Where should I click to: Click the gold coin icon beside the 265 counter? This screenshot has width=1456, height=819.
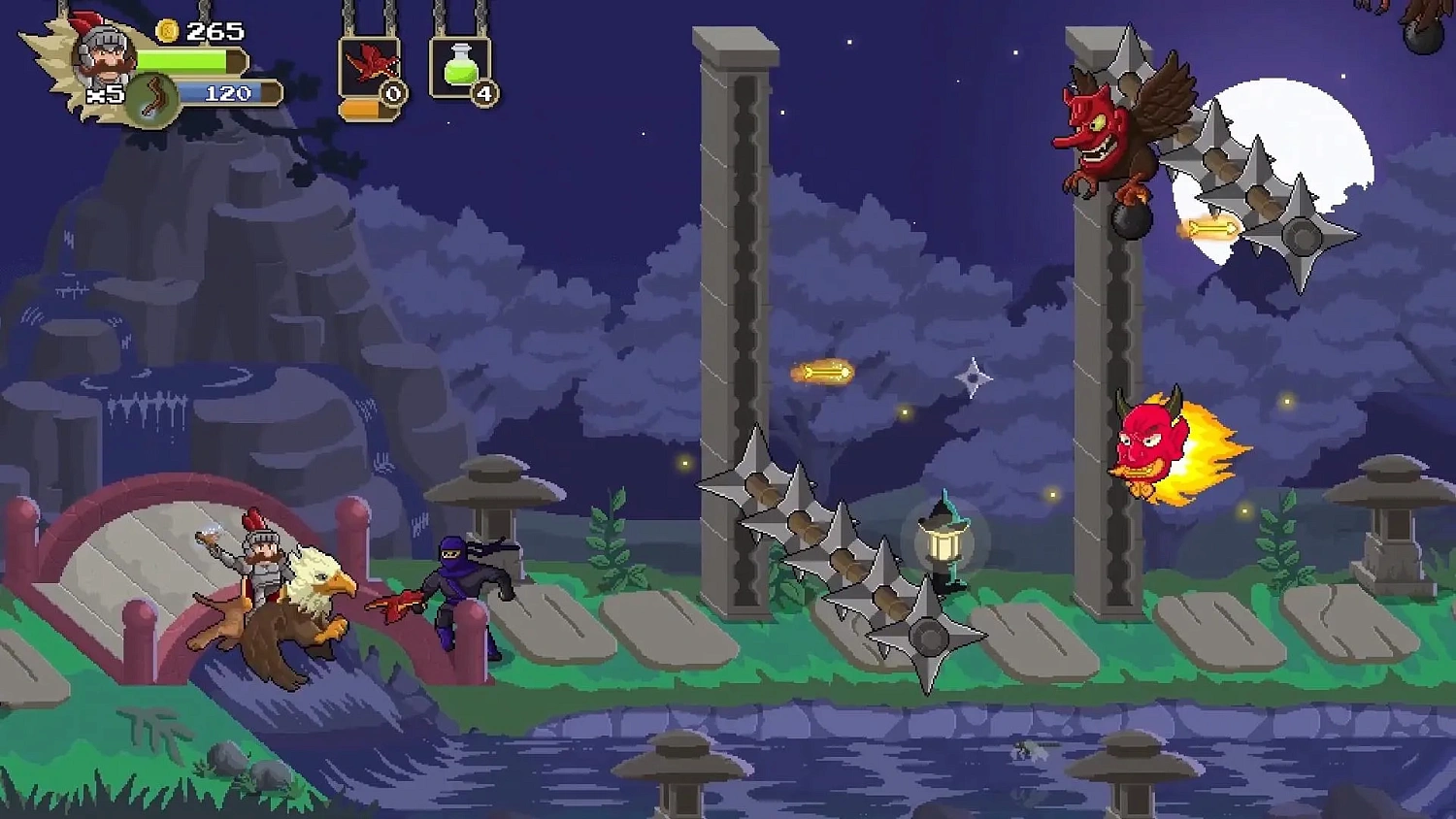(x=165, y=32)
